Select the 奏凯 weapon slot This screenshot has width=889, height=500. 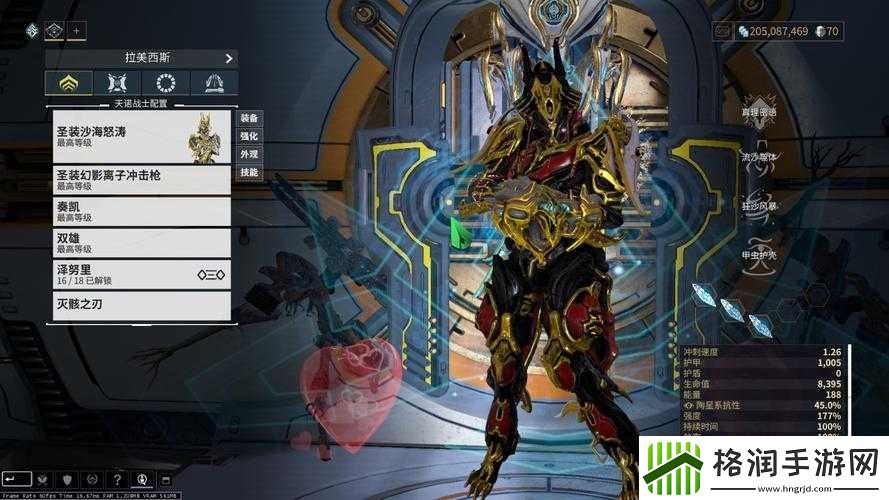point(142,212)
